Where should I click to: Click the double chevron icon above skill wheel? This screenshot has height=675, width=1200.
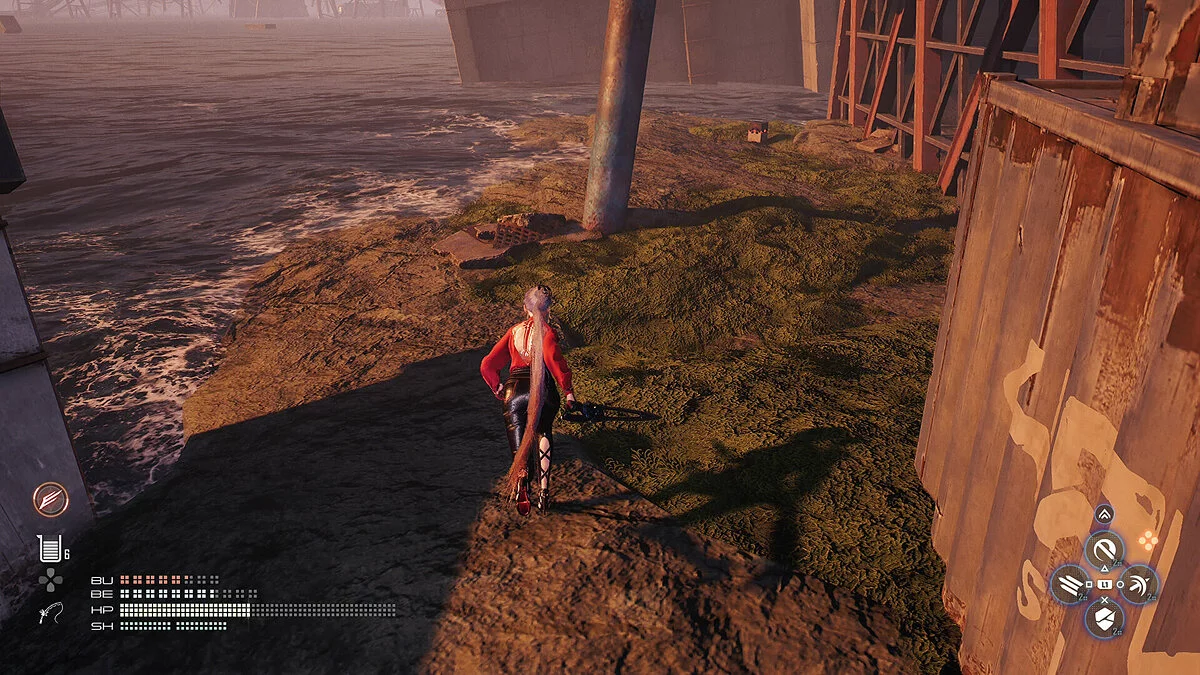click(1104, 515)
